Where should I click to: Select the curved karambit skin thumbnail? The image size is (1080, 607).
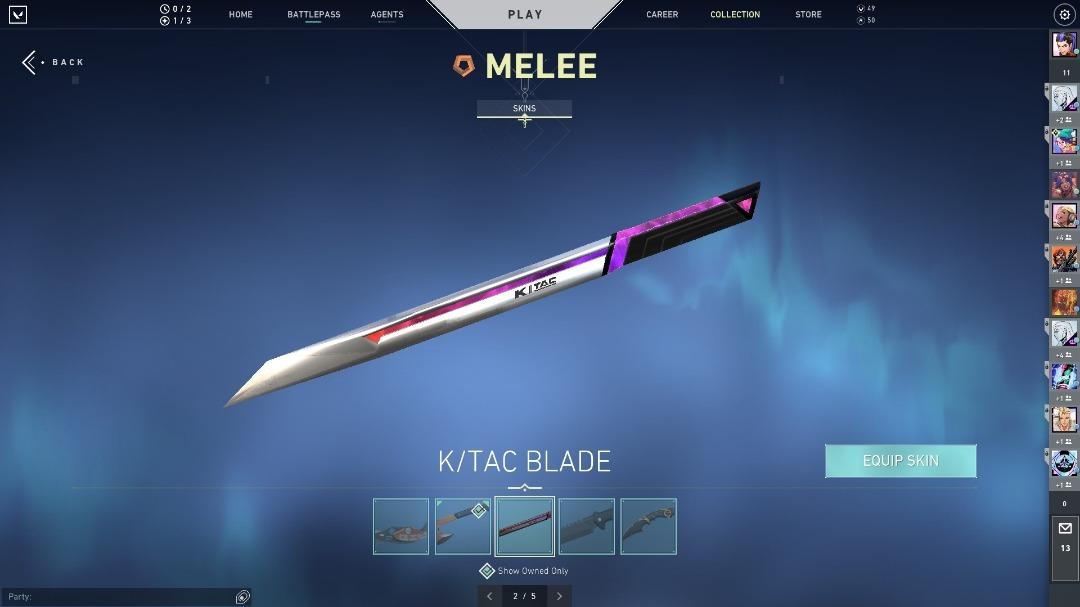click(648, 526)
